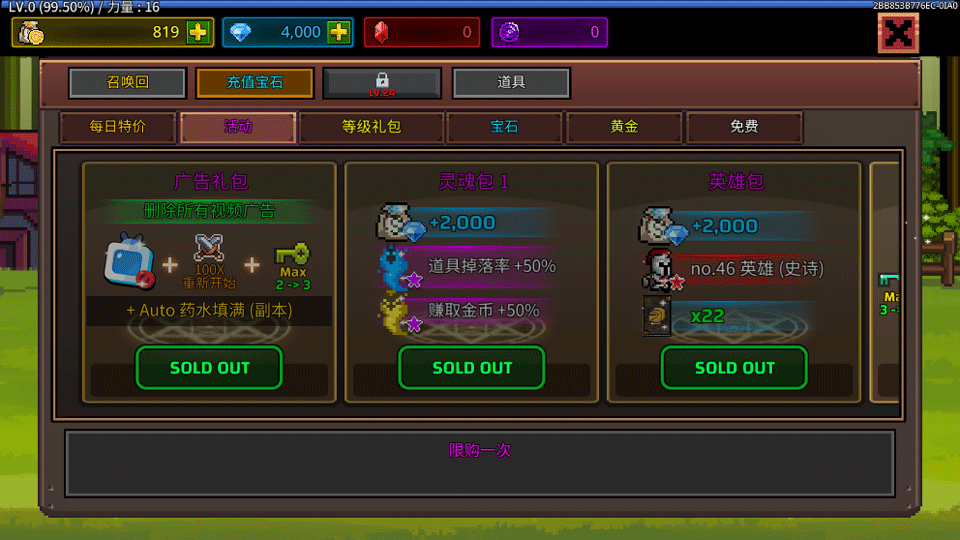Select the locked LV.24 section
The height and width of the screenshot is (540, 960).
(382, 83)
